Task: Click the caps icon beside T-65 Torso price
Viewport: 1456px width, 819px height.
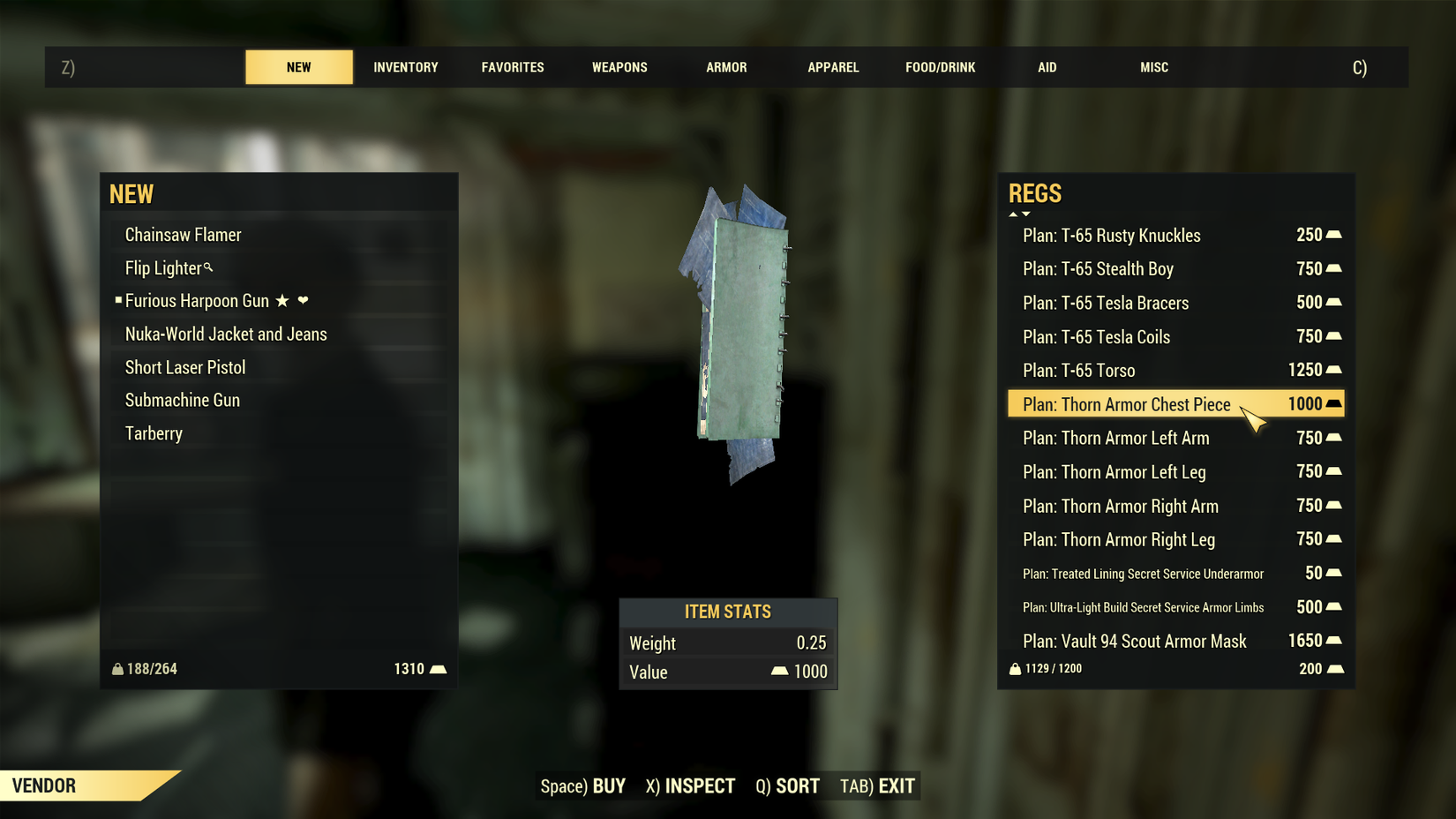Action: click(x=1333, y=369)
